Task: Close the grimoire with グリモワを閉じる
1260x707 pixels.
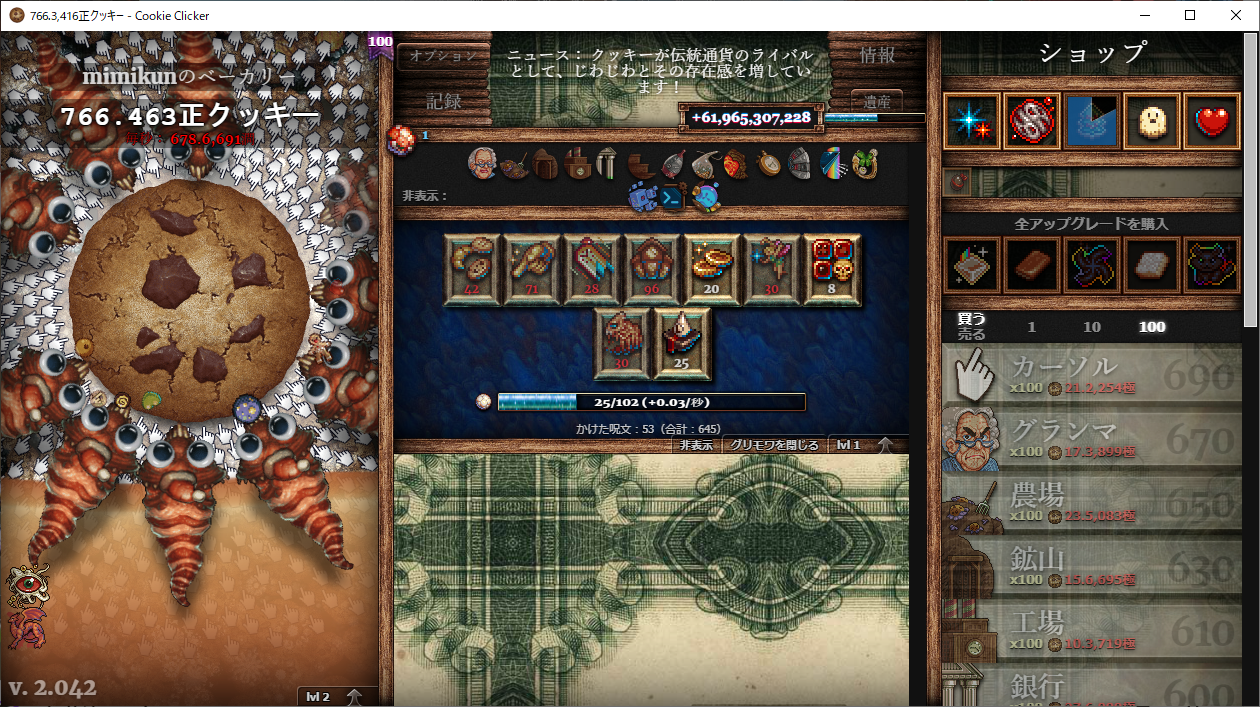Action: [774, 445]
